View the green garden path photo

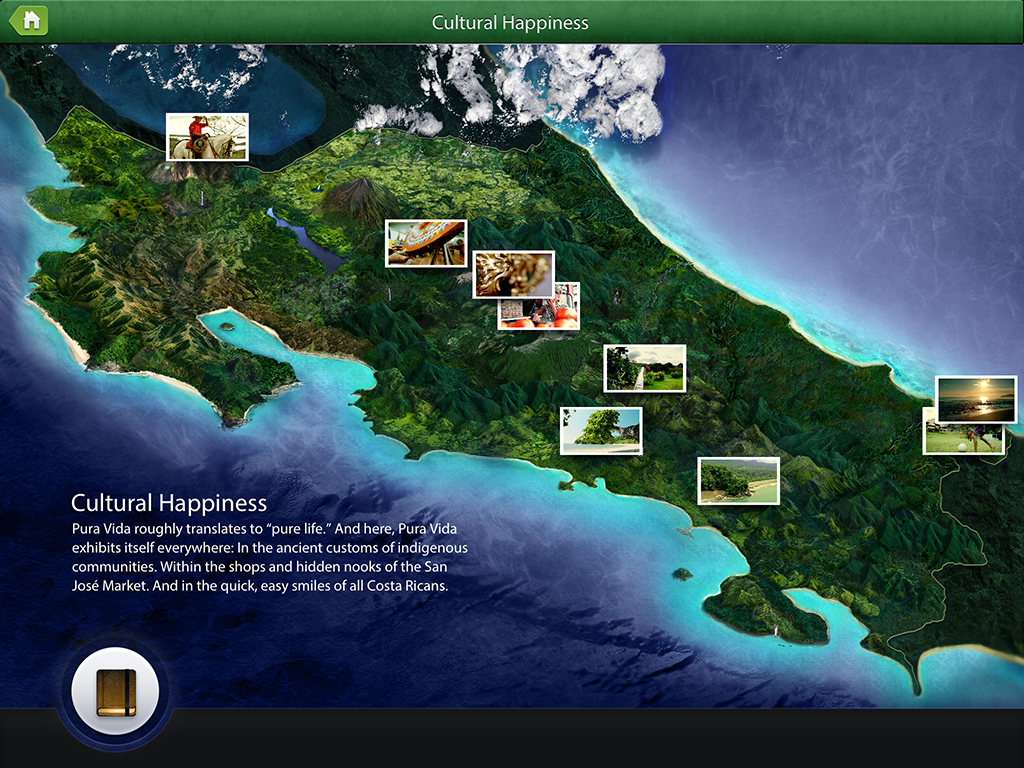pyautogui.click(x=645, y=368)
